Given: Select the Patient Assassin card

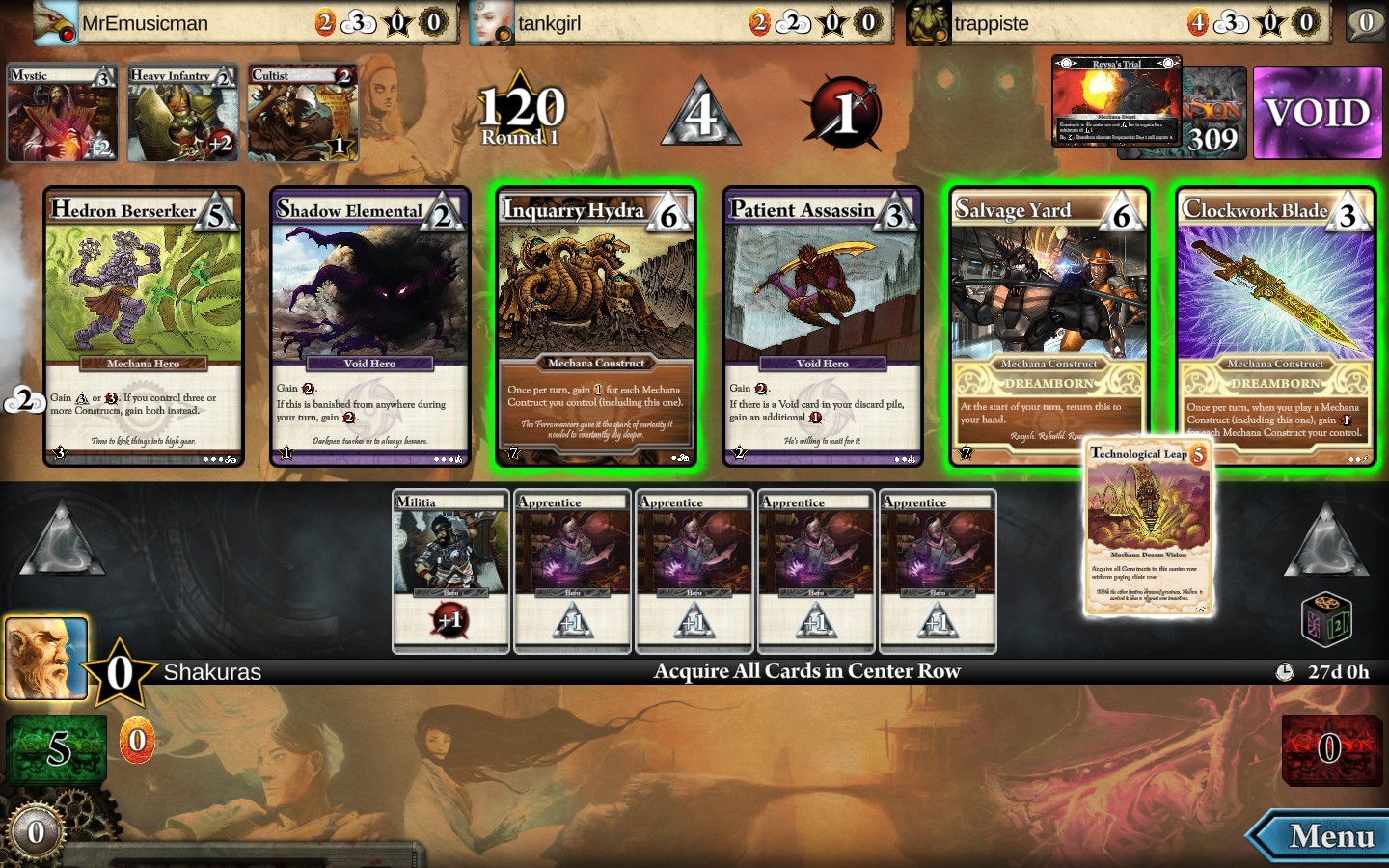Looking at the screenshot, I should point(822,326).
